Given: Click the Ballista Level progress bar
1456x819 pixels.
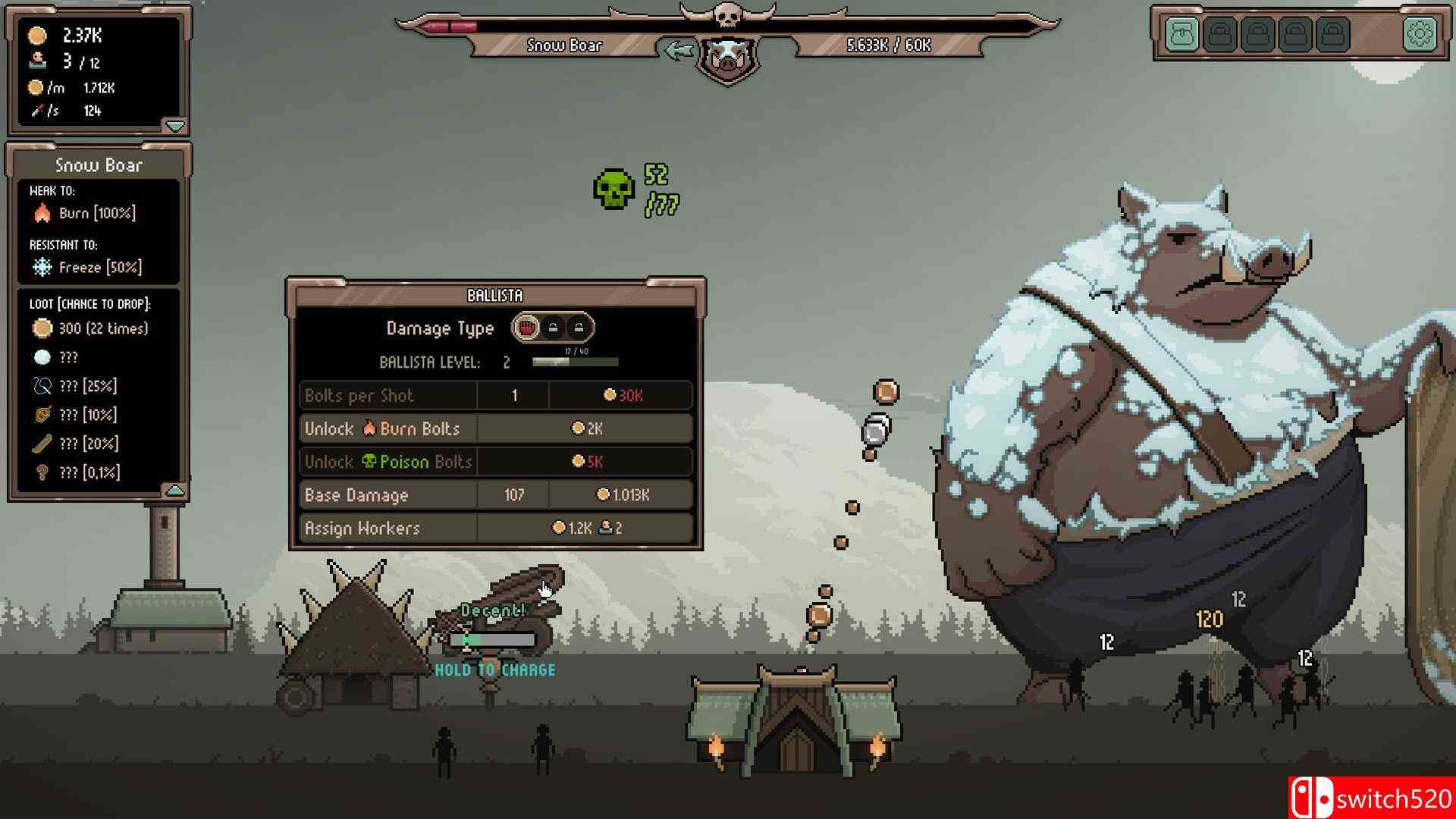Looking at the screenshot, I should click(x=575, y=362).
